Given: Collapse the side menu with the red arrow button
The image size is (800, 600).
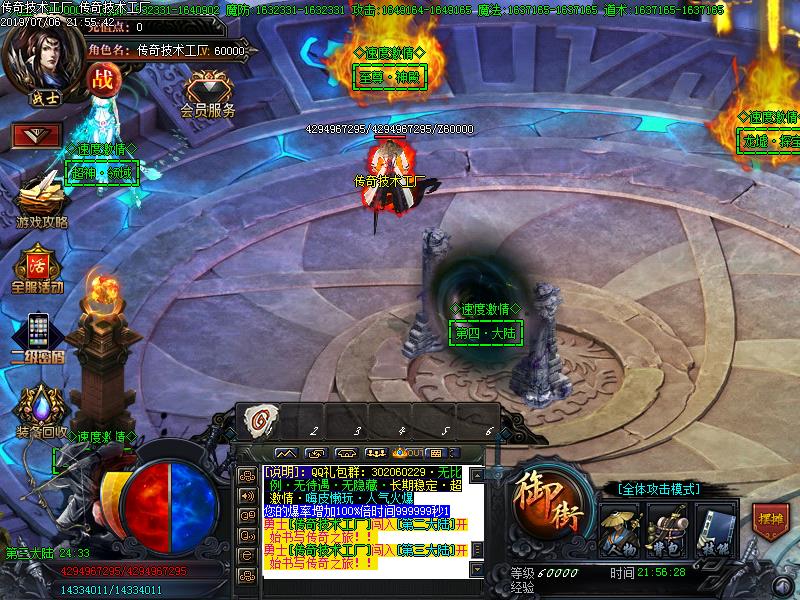Looking at the screenshot, I should pyautogui.click(x=37, y=135).
